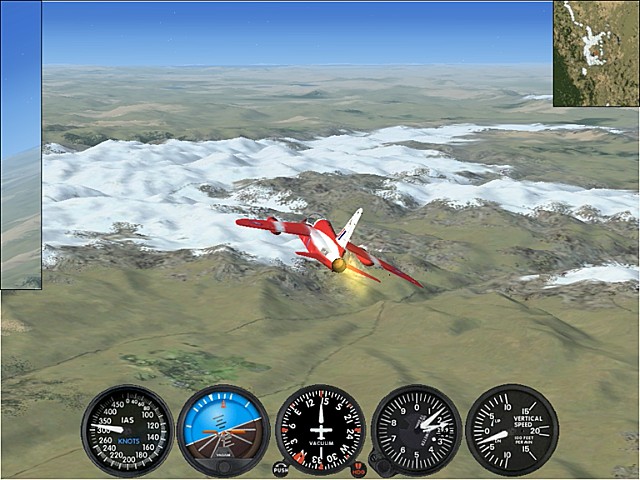Click the vertical speed indicator gauge
This screenshot has height=480, width=640.
point(512,430)
